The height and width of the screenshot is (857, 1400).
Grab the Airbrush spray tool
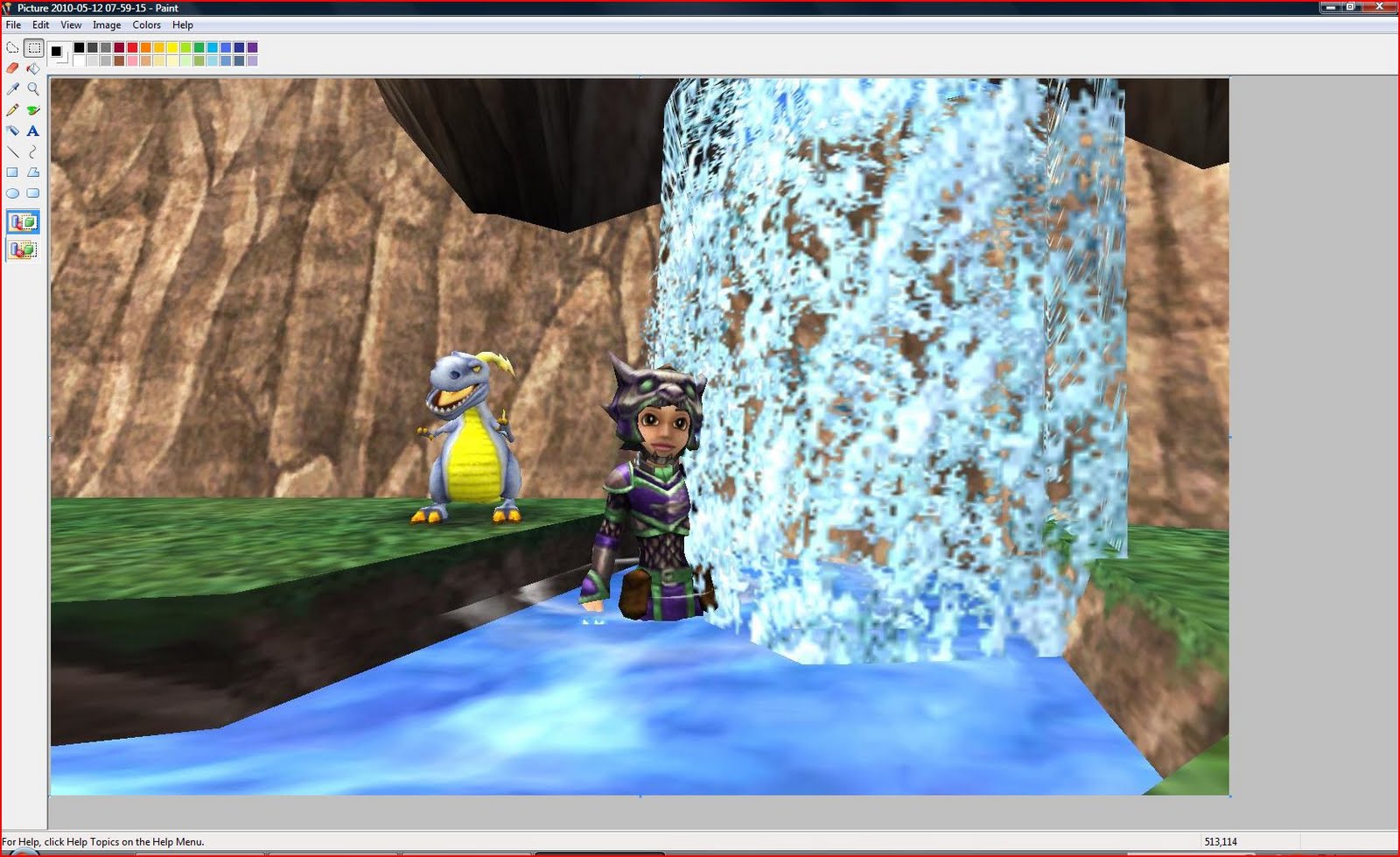12,130
